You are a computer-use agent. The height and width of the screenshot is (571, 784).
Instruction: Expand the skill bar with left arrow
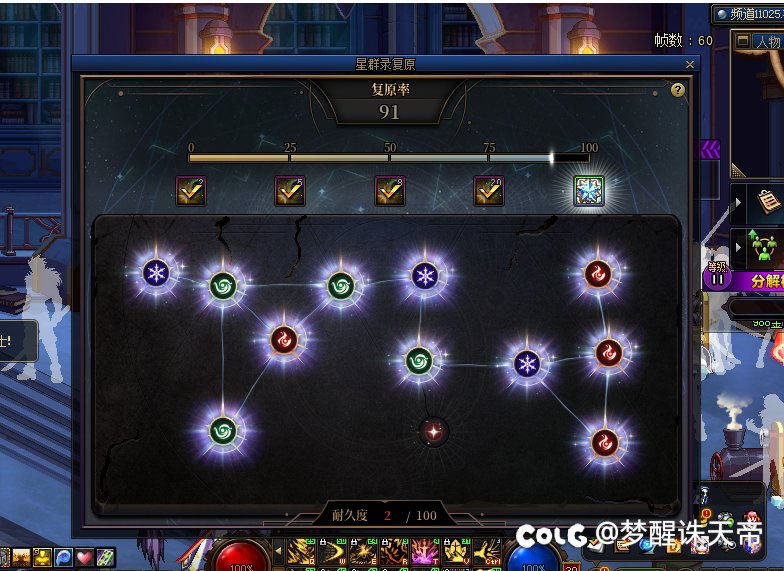tap(278, 551)
